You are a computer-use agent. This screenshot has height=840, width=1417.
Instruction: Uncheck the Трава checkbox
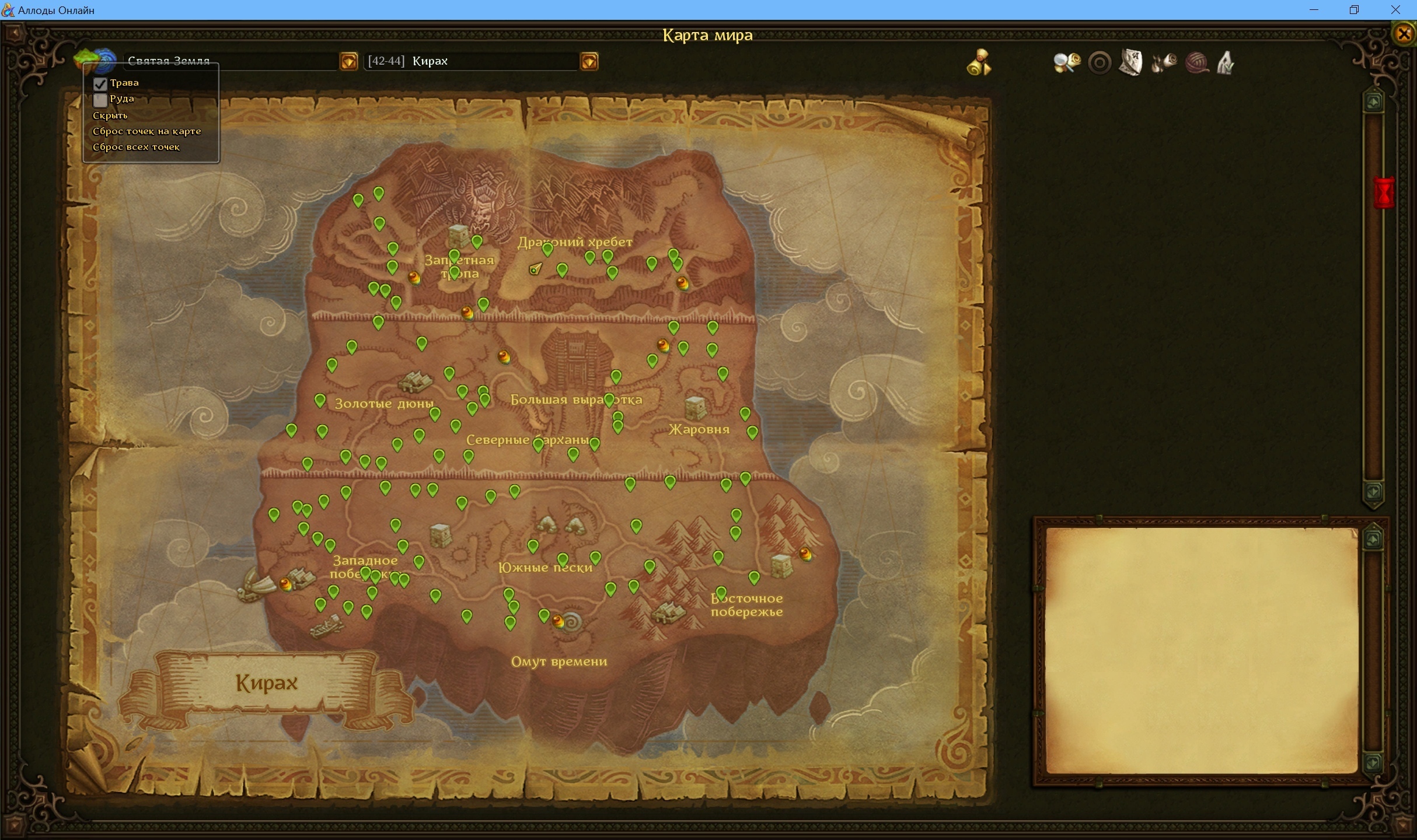click(100, 83)
